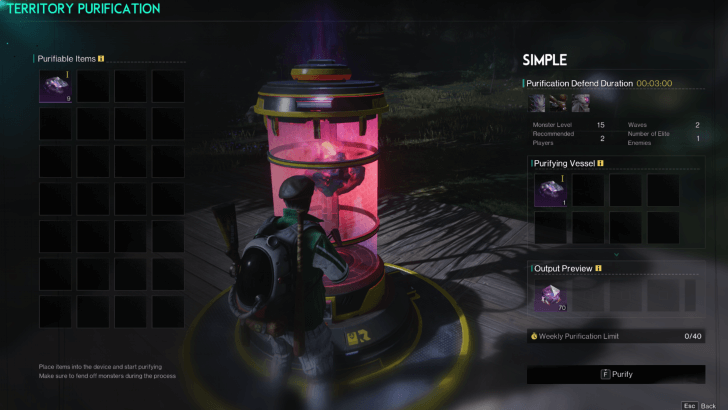Inspect the Output Preview crystal item
This screenshot has height=410, width=728.
(x=549, y=295)
